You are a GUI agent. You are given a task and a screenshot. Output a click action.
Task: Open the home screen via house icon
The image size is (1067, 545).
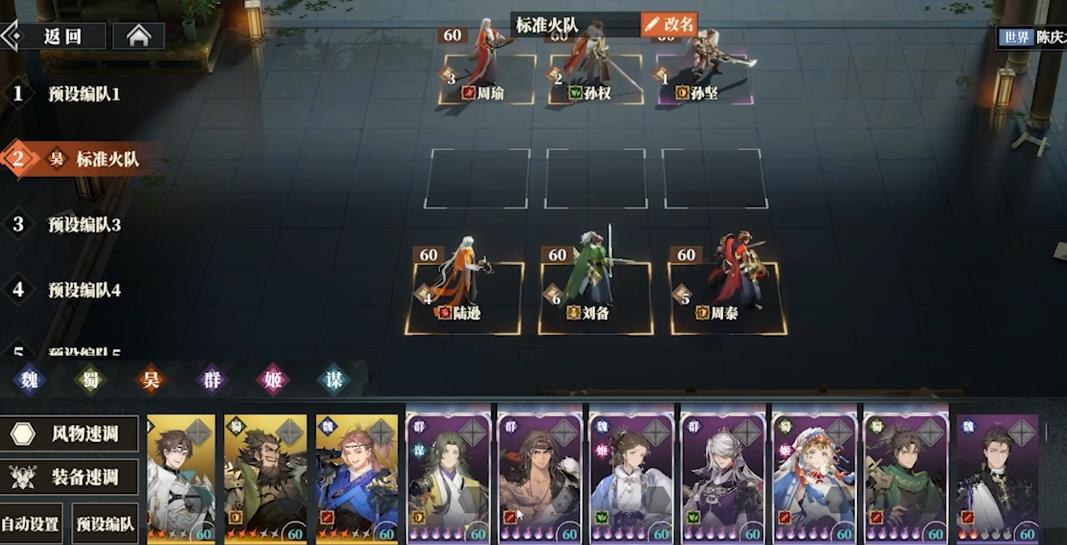tap(138, 37)
